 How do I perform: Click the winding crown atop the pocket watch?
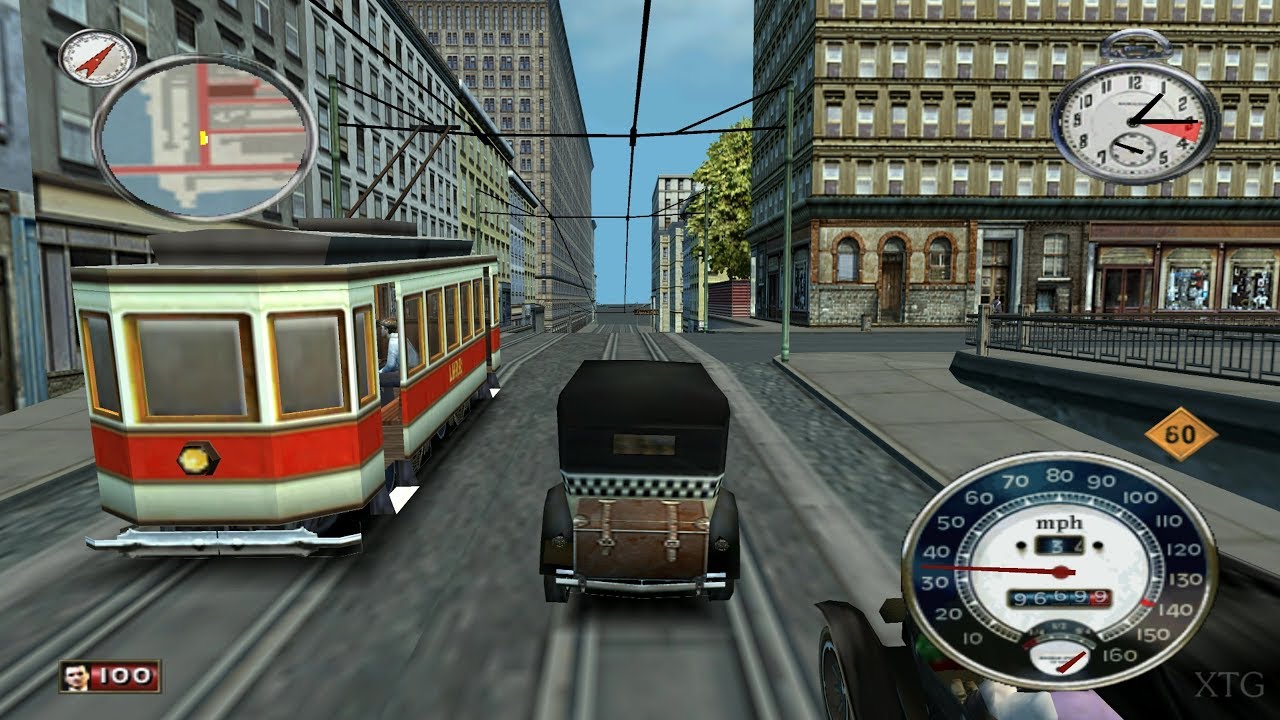[1136, 42]
